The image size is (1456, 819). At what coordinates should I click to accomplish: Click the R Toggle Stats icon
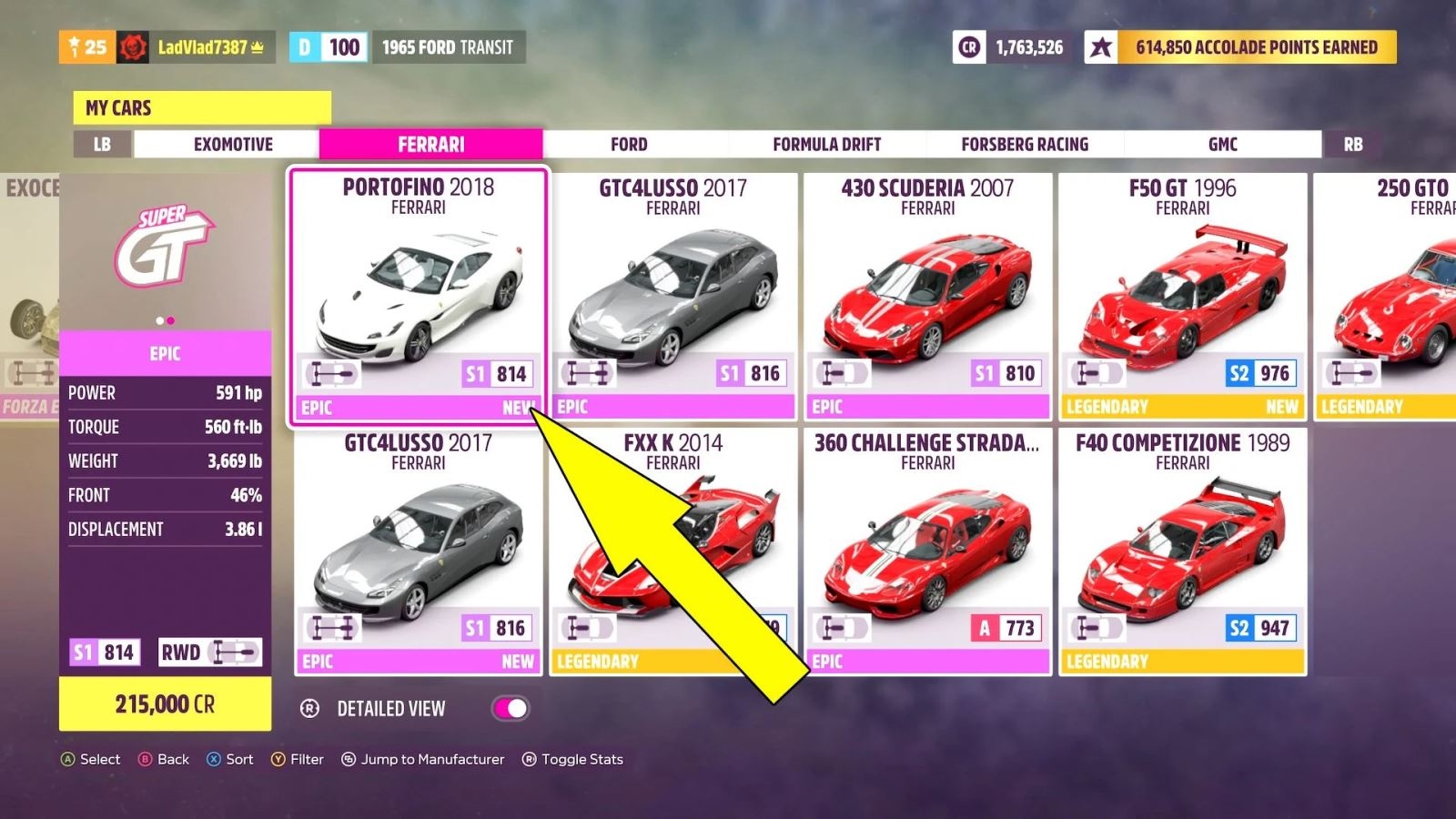[x=529, y=759]
